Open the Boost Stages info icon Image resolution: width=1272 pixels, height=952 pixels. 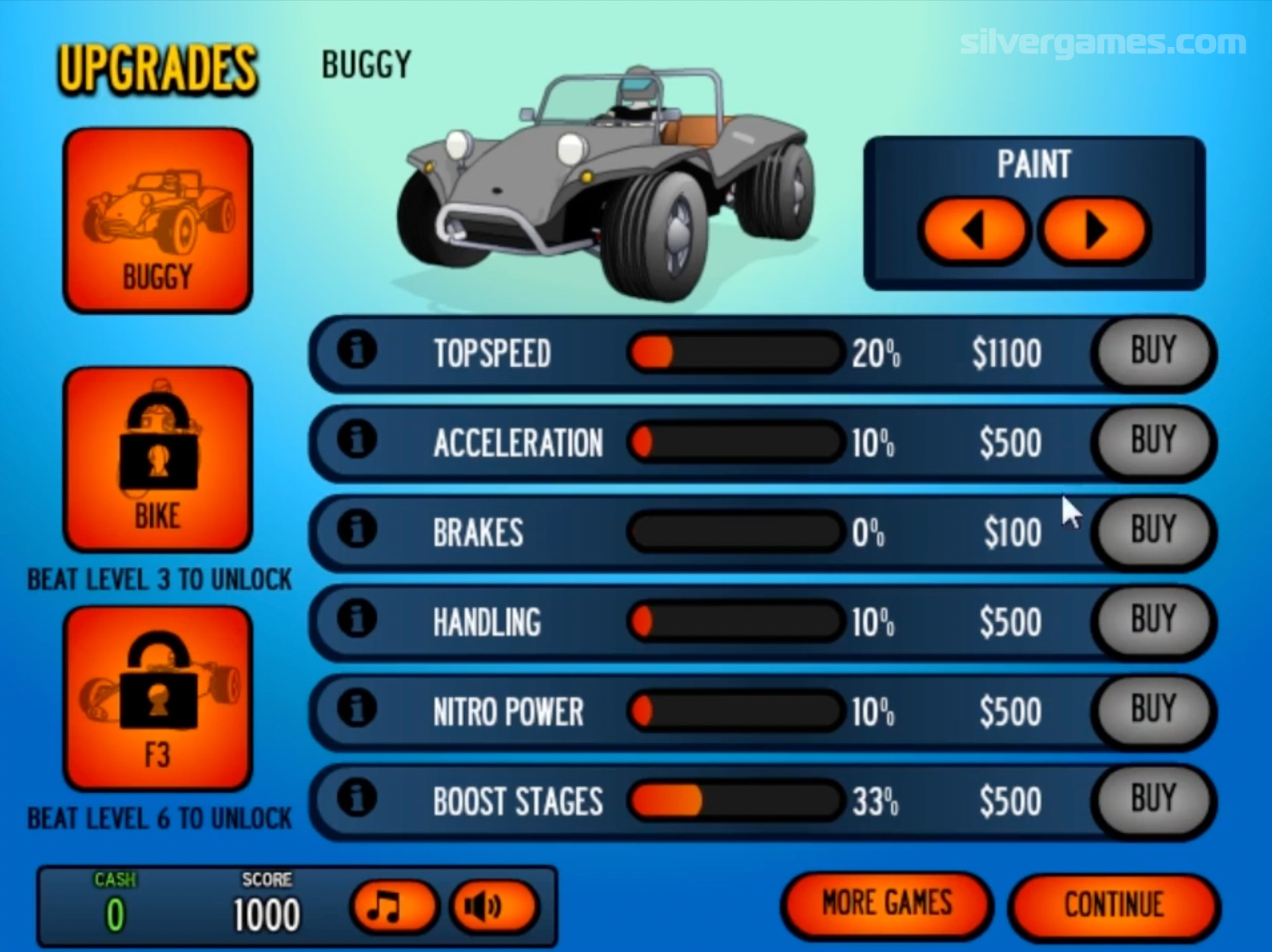(x=357, y=798)
